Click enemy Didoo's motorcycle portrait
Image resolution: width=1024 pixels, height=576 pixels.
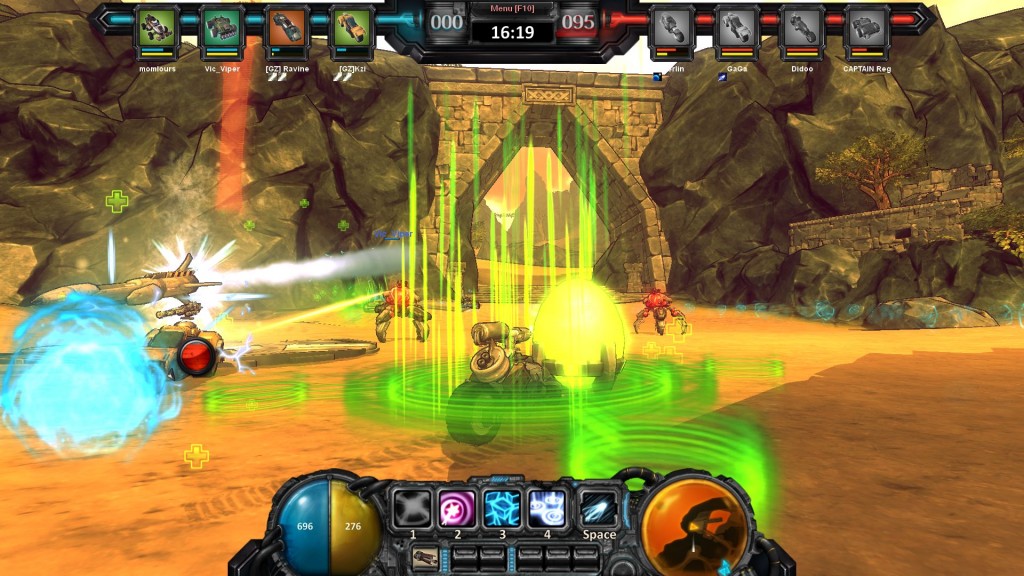pyautogui.click(x=801, y=29)
